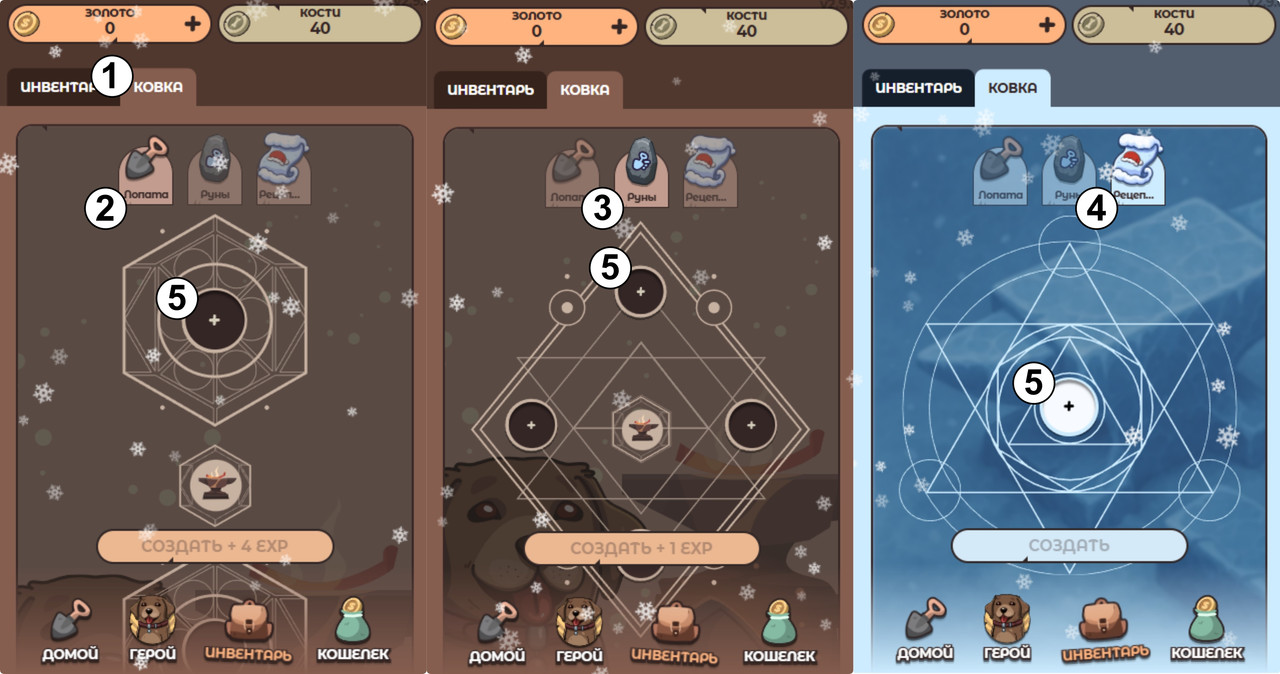Open ГЕРОЙ in the blue panel's bottom bar
This screenshot has height=674, width=1280.
tap(1007, 630)
